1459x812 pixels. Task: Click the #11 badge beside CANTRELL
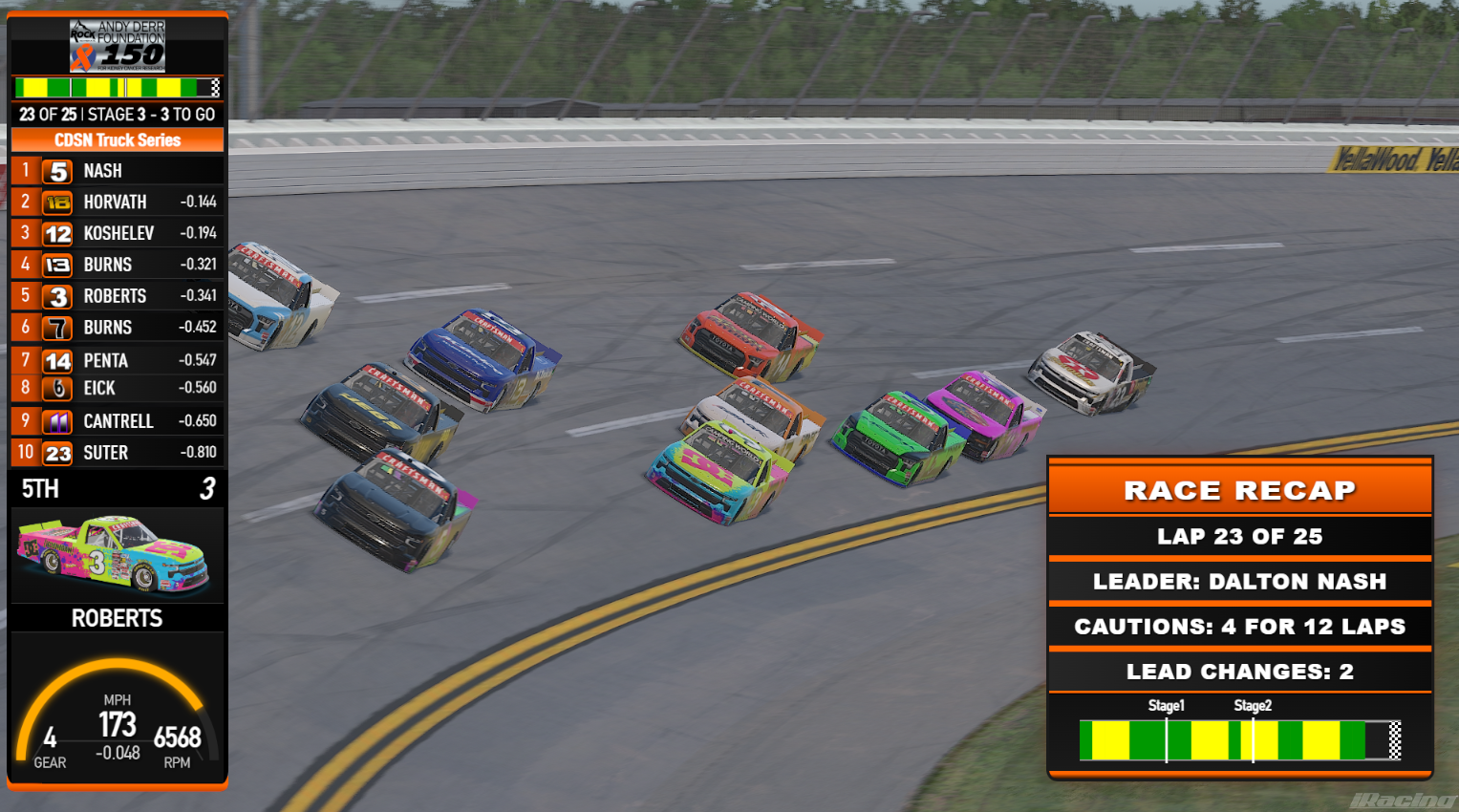(x=57, y=420)
